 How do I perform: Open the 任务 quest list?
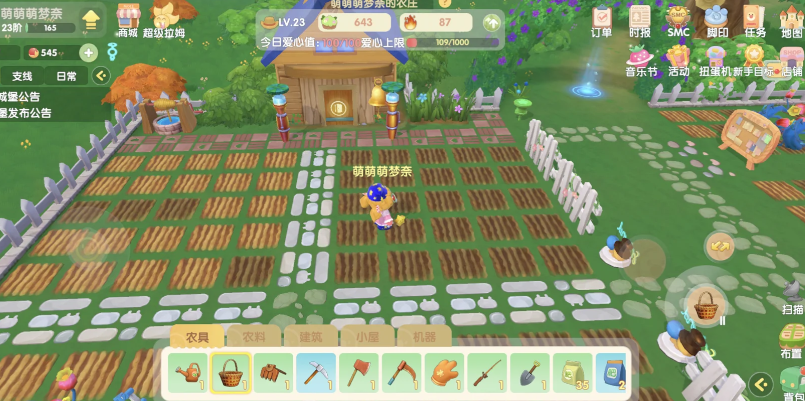click(755, 18)
